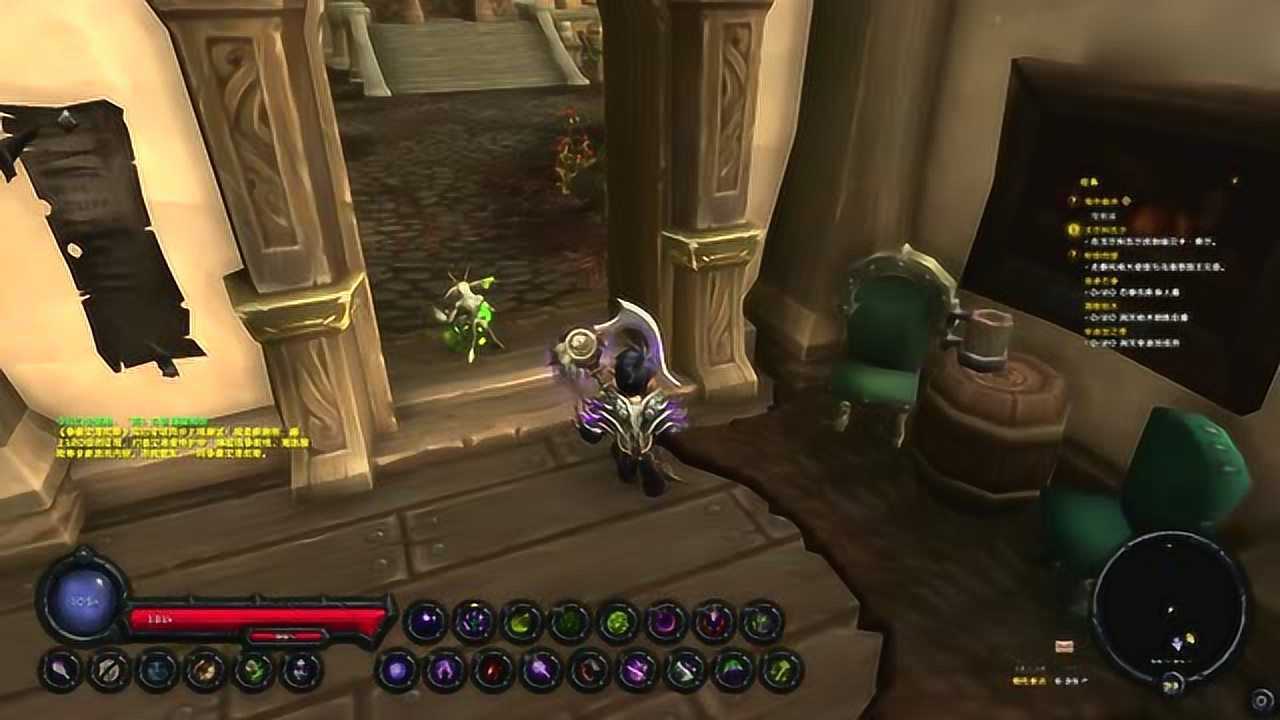This screenshot has height=720, width=1280.
Task: Click the small ring button in the screen corner
Action: point(1262,698)
